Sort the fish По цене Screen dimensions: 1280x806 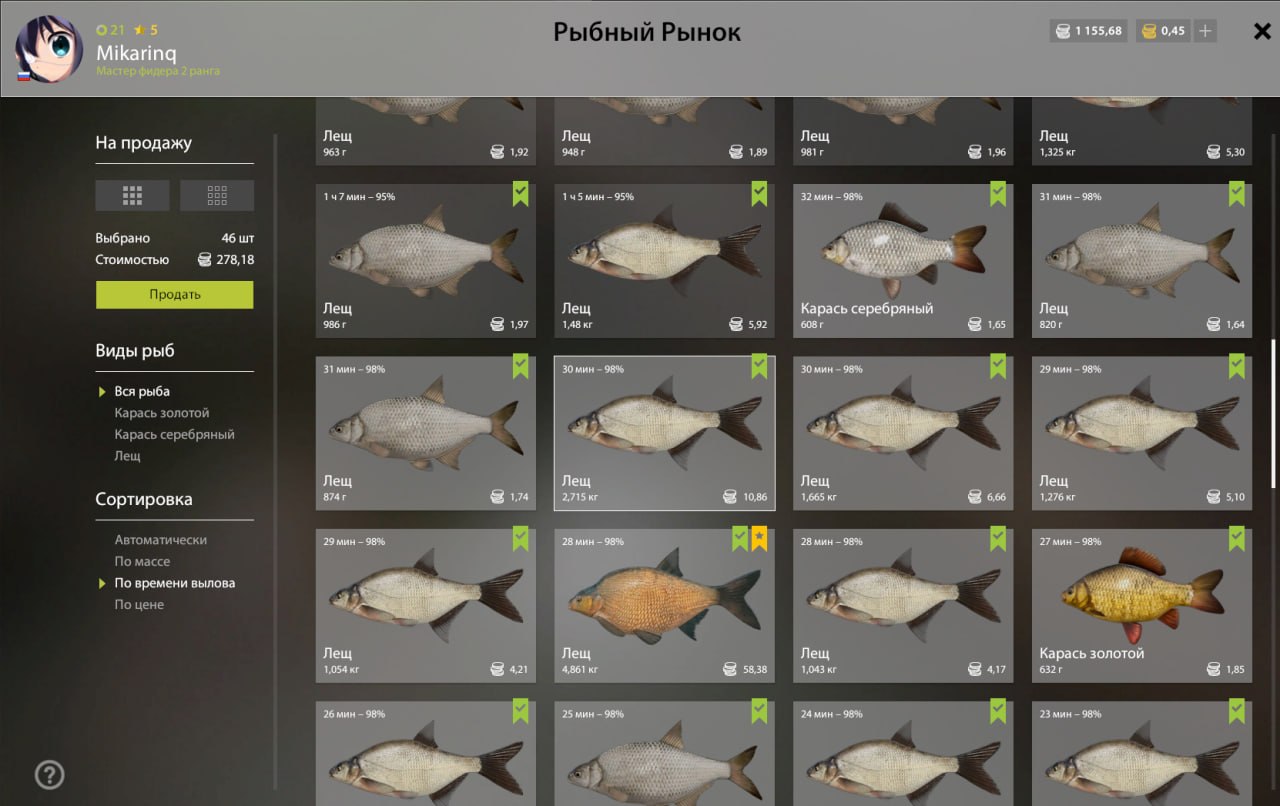point(139,605)
